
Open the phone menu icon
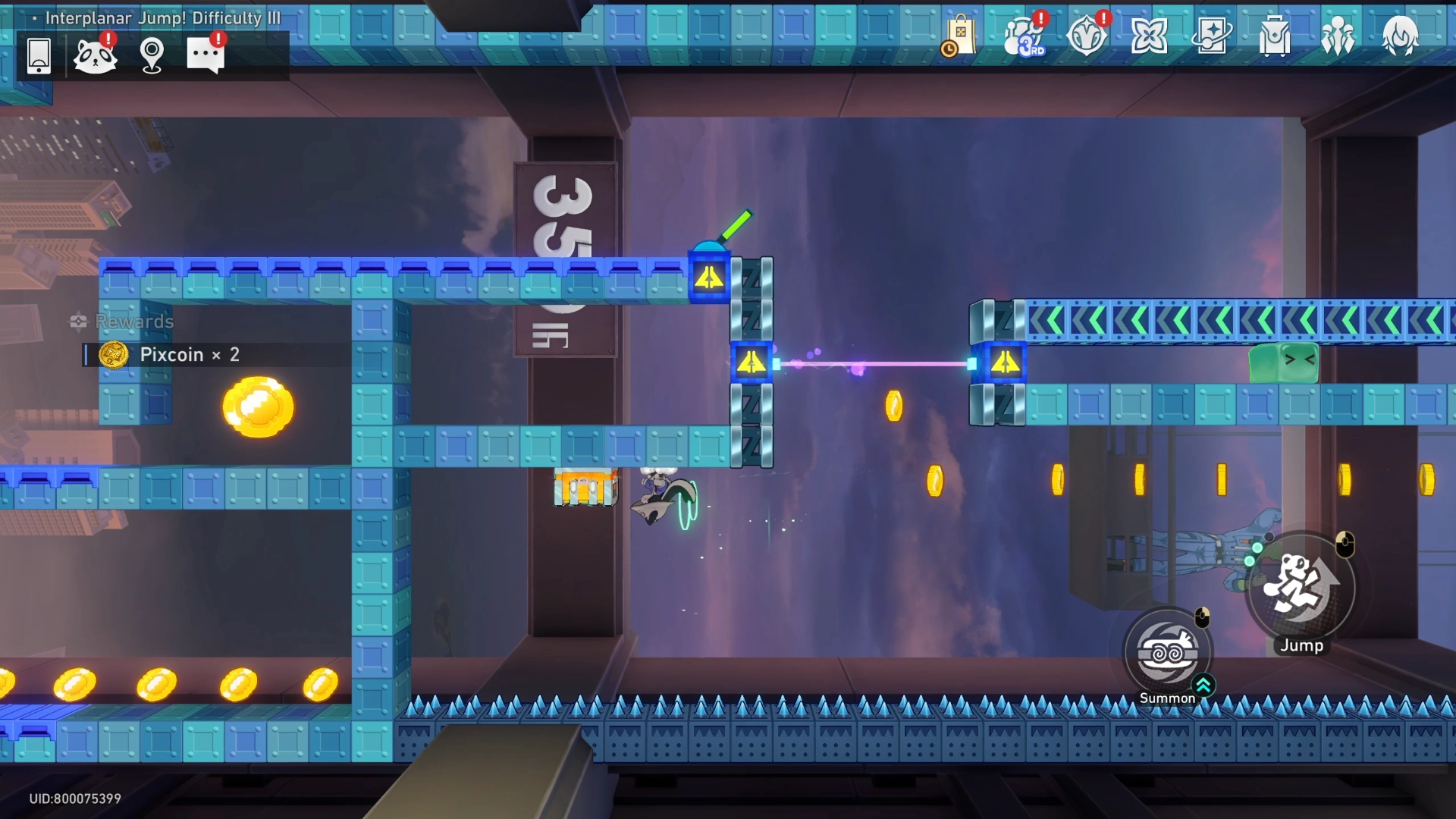[x=39, y=55]
